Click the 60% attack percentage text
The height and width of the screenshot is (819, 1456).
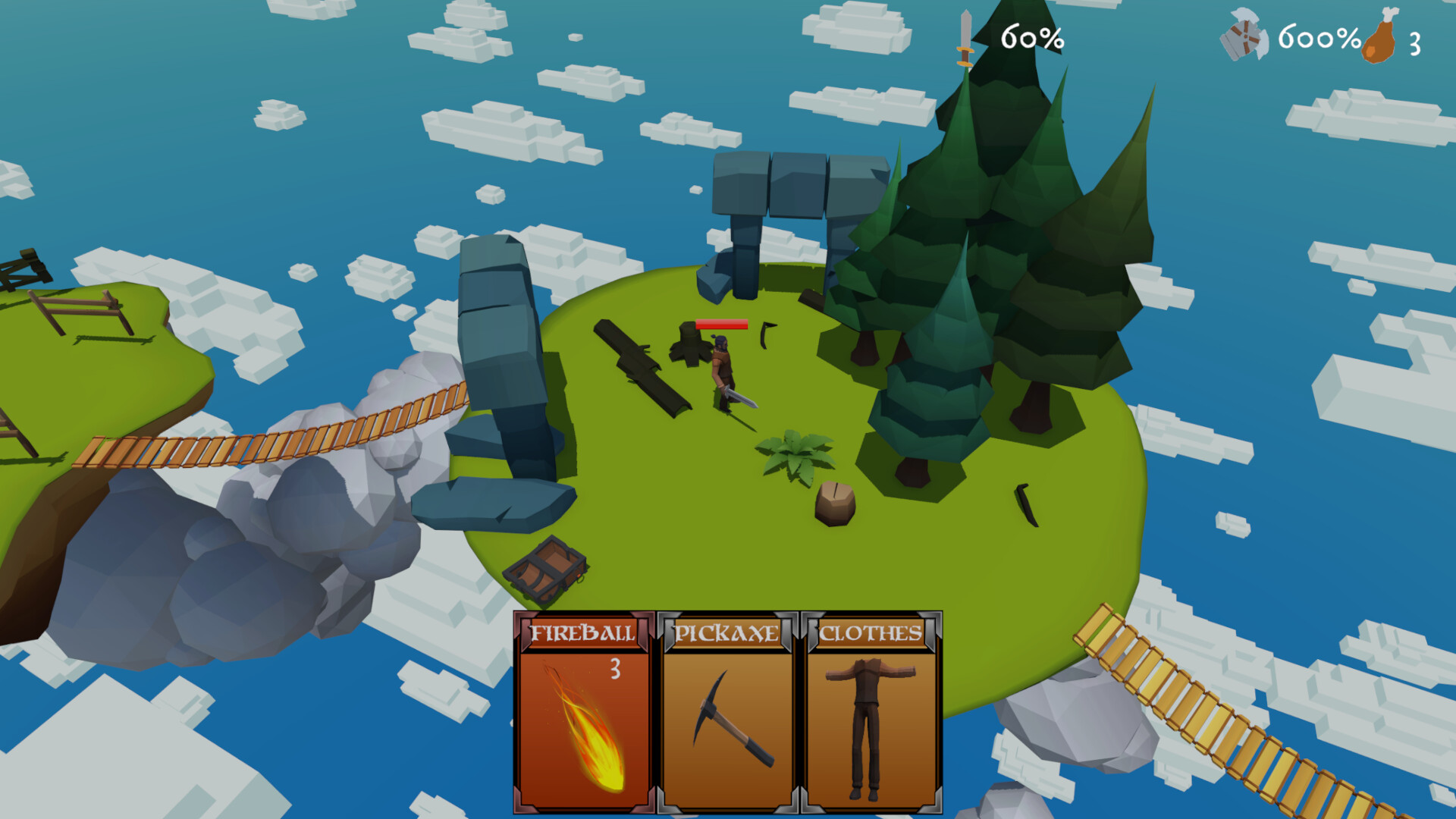point(1031,39)
